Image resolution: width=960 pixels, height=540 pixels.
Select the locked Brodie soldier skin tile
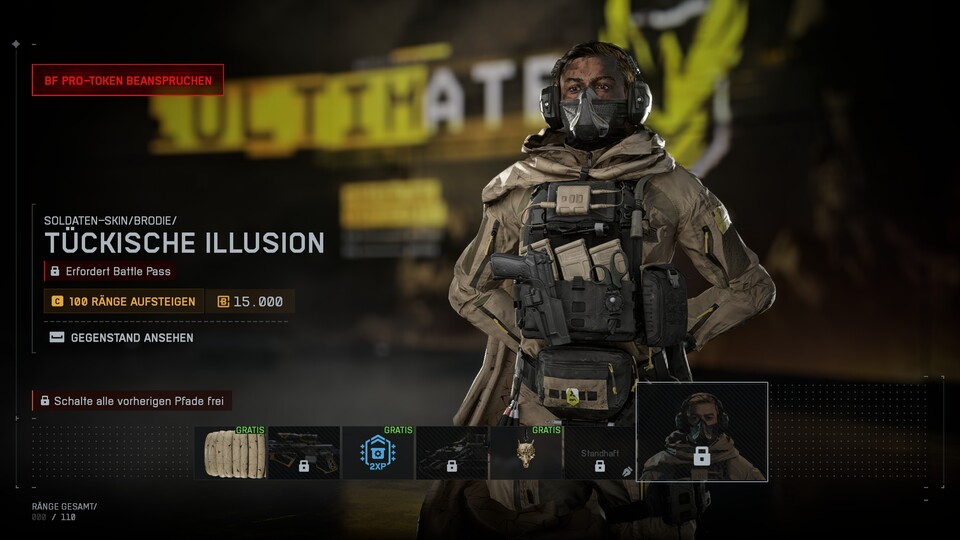pyautogui.click(x=702, y=432)
